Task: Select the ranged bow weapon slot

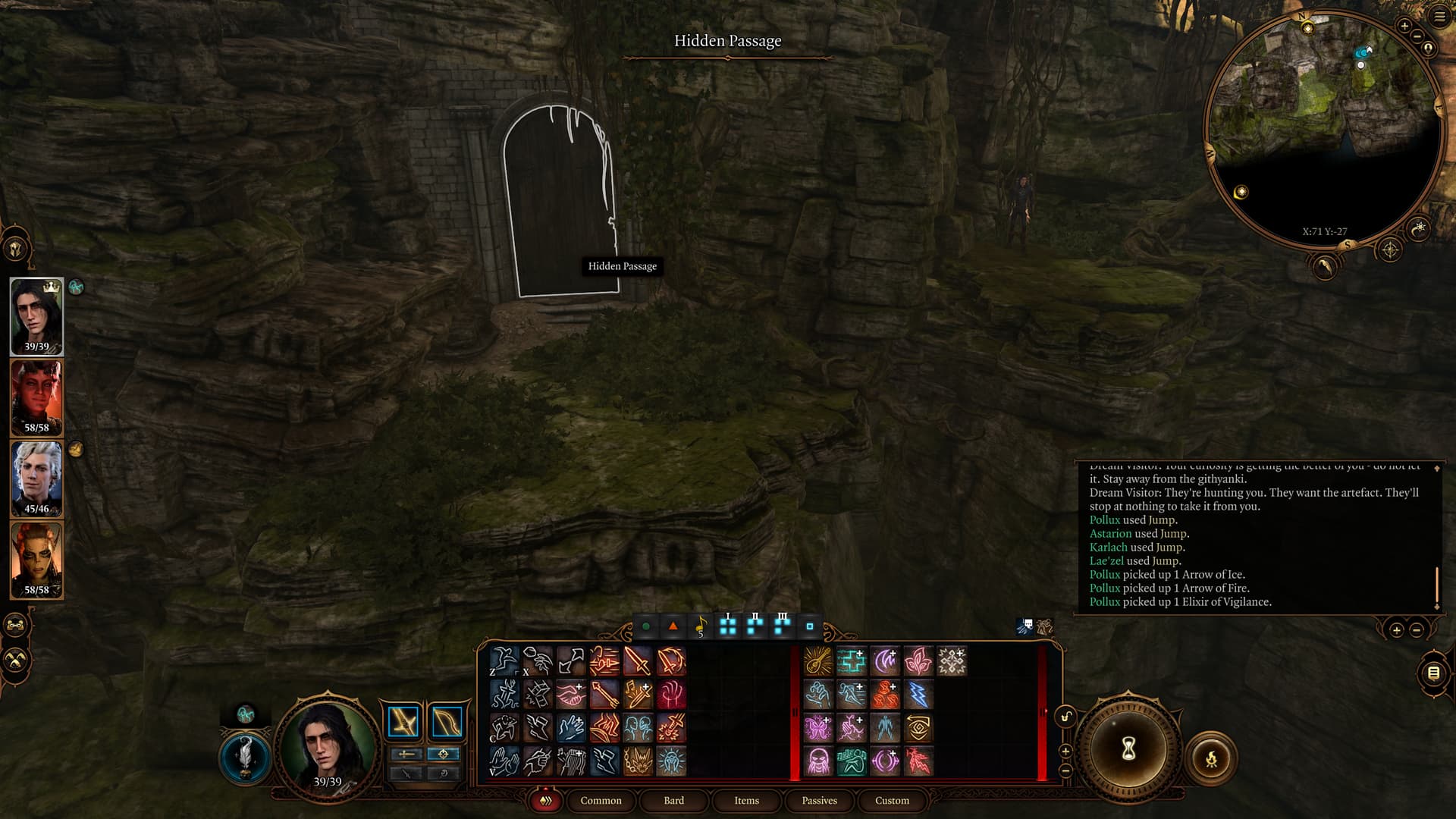Action: [x=446, y=722]
